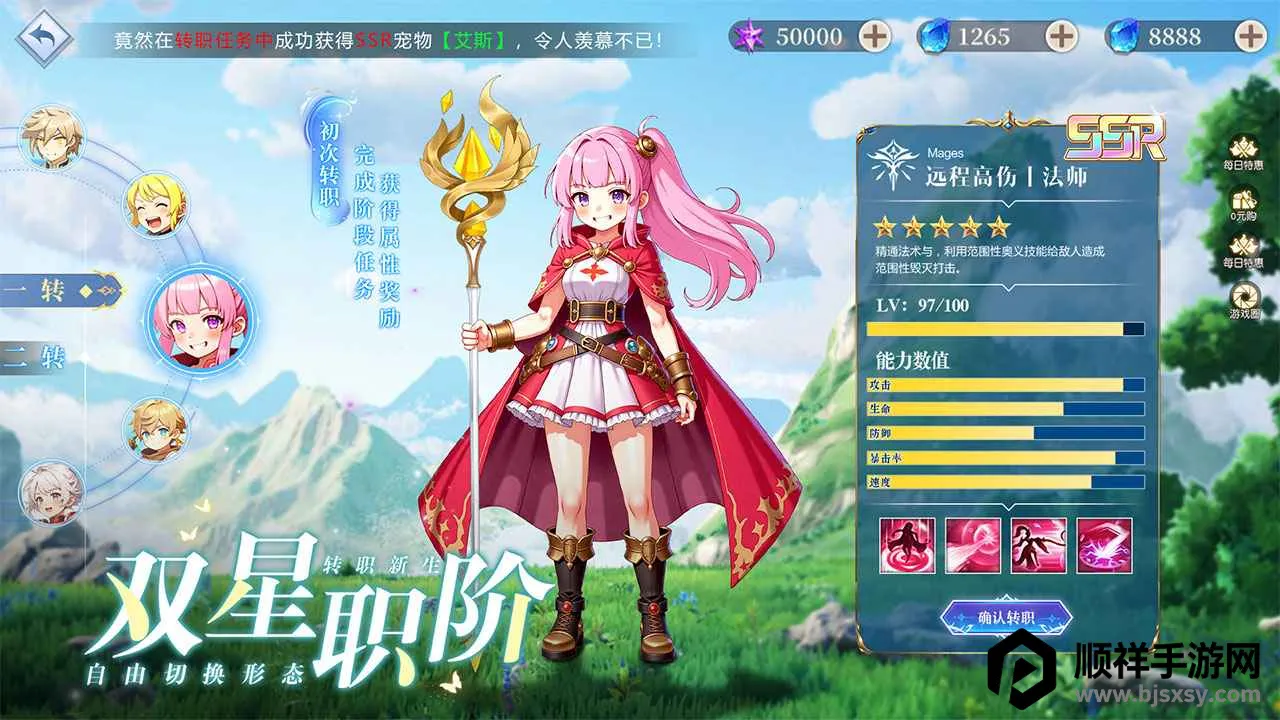
Task: Open the 游戏圈 game community icon
Action: pos(1244,301)
